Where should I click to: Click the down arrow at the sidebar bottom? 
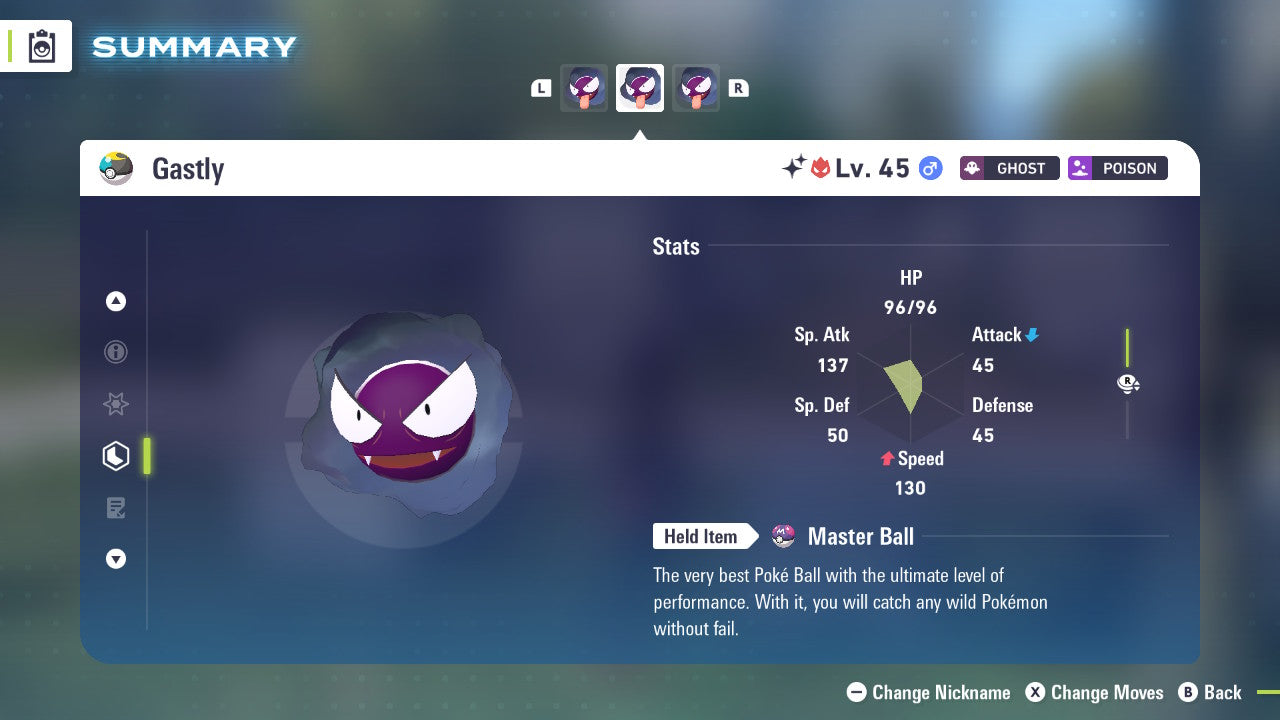[x=116, y=559]
